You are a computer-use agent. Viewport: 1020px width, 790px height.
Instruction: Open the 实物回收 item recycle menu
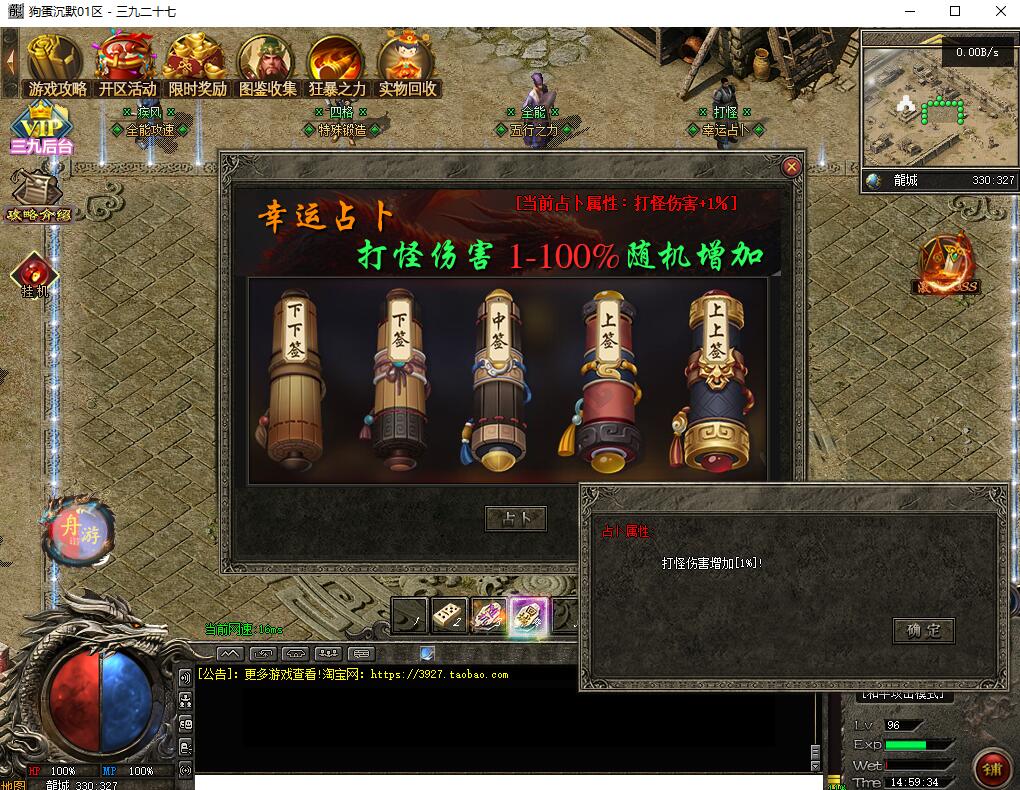407,65
